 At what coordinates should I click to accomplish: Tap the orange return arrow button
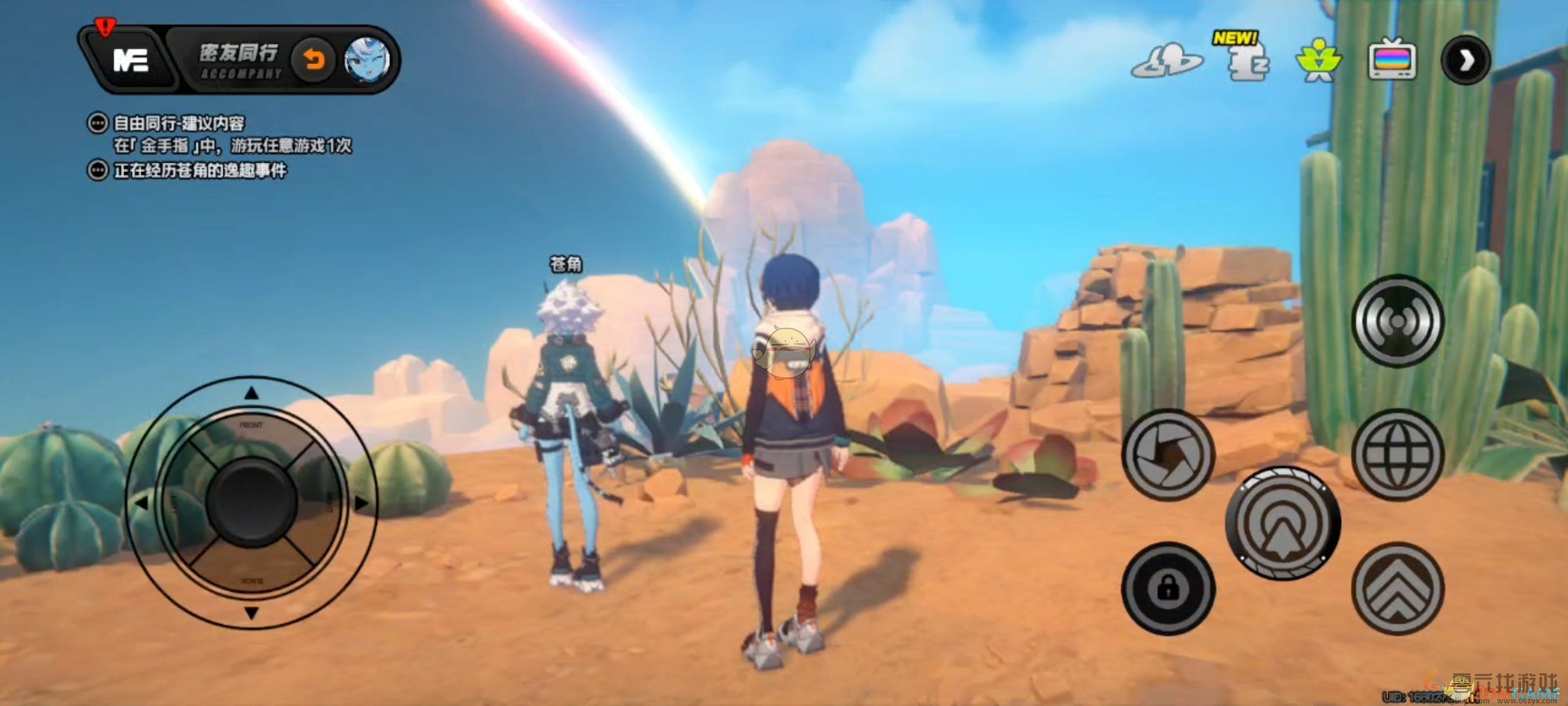314,61
